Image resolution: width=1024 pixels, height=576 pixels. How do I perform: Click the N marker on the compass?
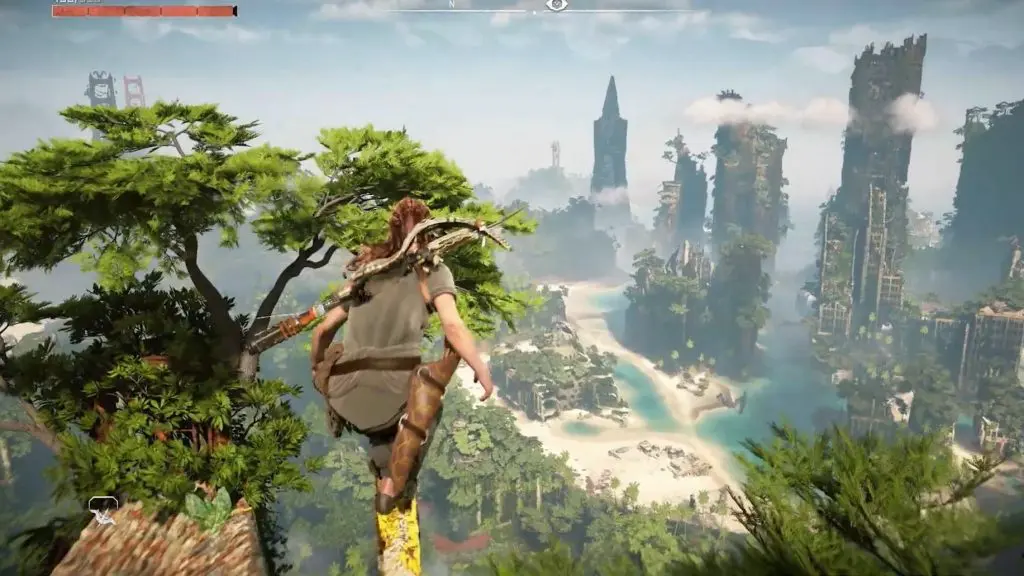[451, 4]
